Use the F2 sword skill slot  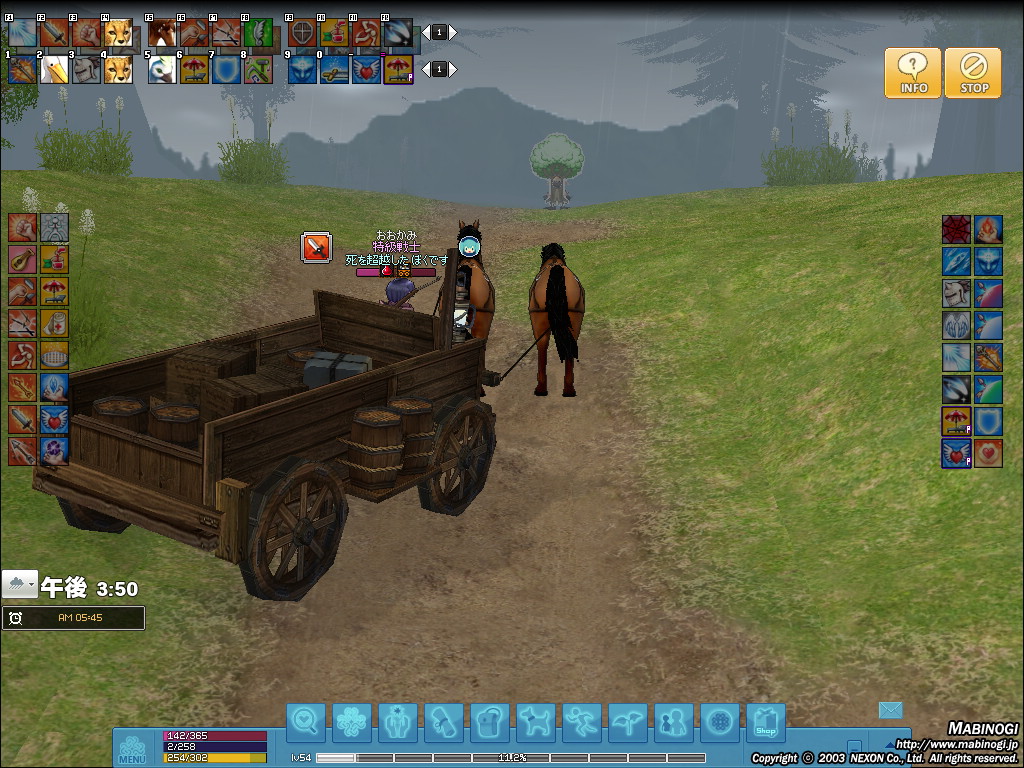(x=54, y=33)
